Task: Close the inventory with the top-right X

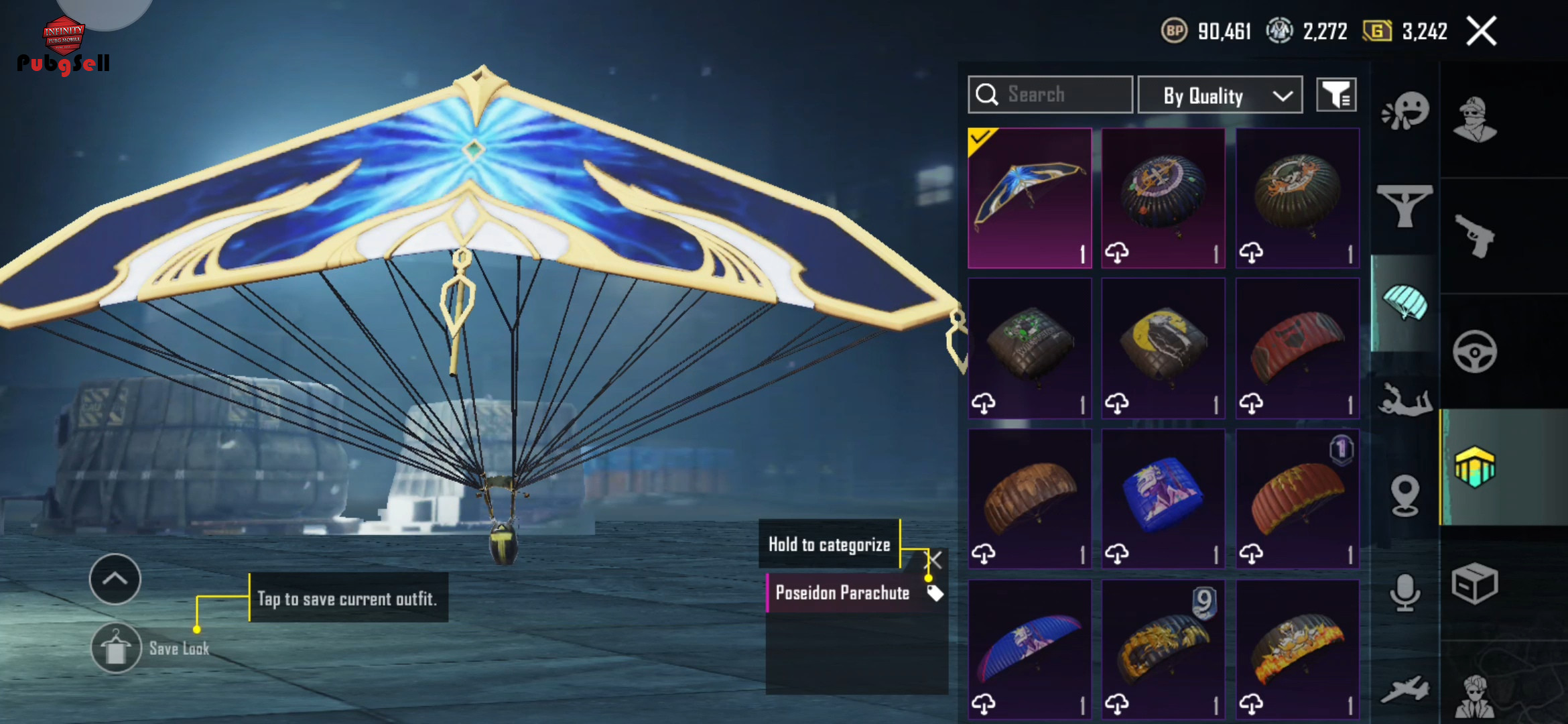Action: click(1481, 32)
